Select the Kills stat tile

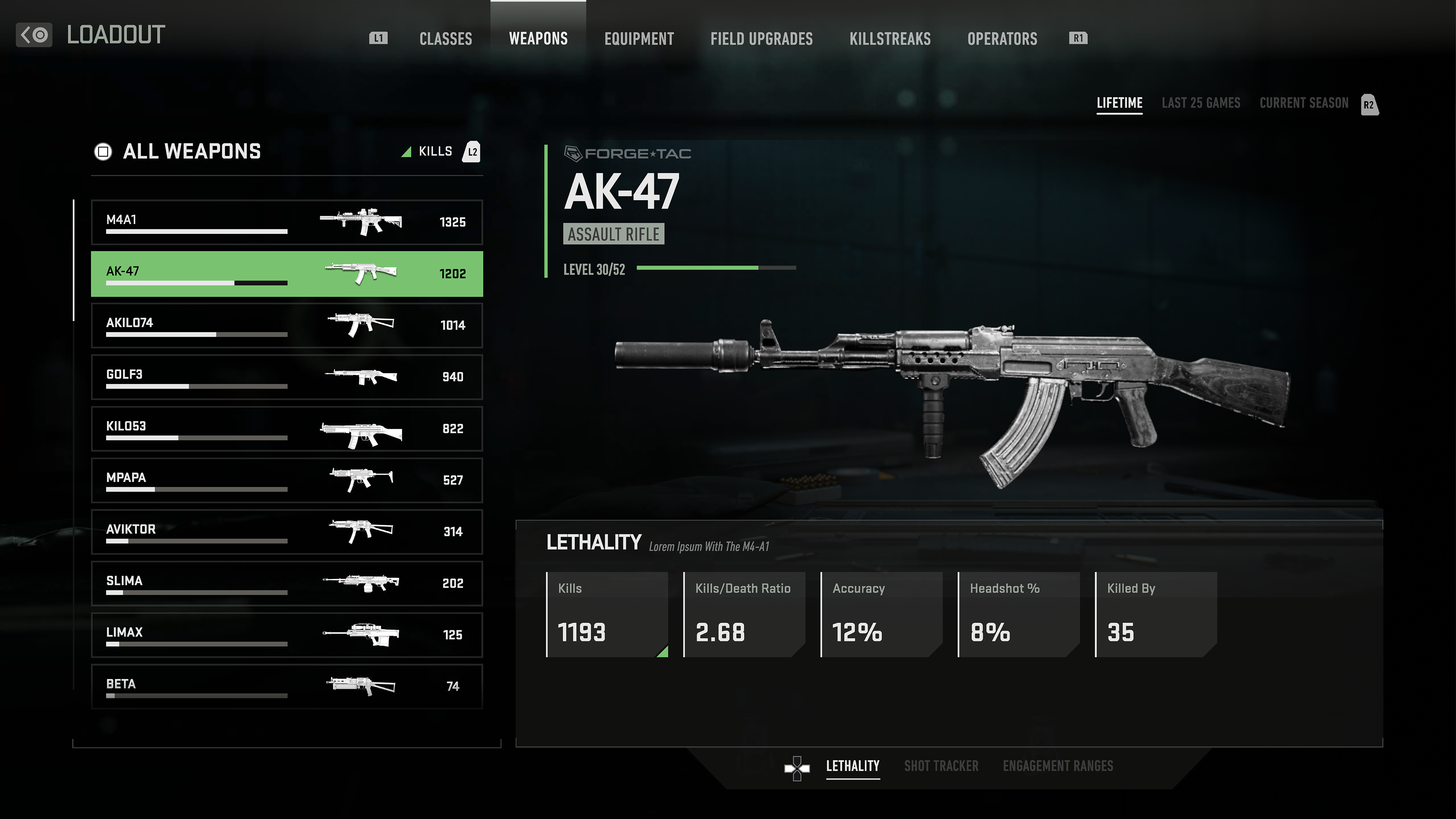(607, 614)
